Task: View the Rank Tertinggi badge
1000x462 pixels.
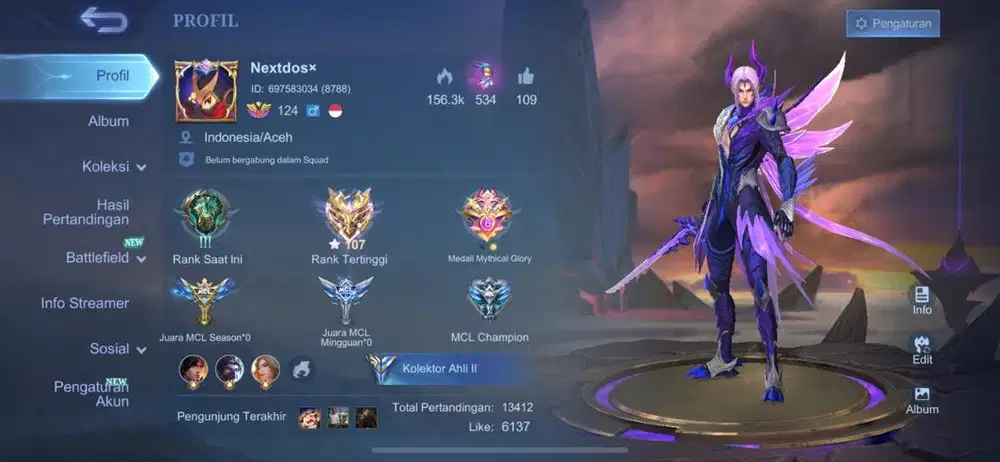Action: point(349,216)
